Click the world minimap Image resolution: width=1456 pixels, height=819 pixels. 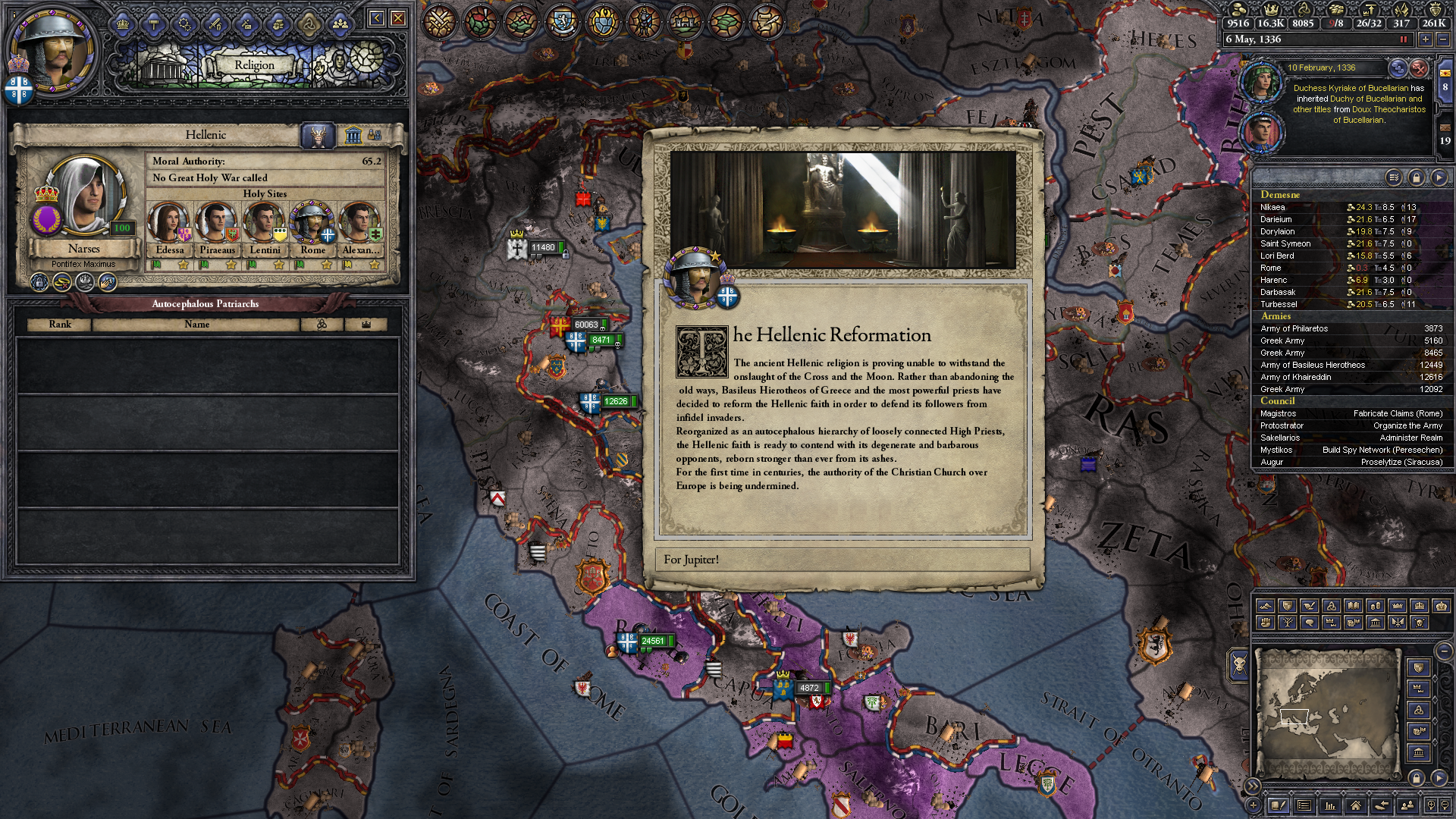[x=1326, y=713]
